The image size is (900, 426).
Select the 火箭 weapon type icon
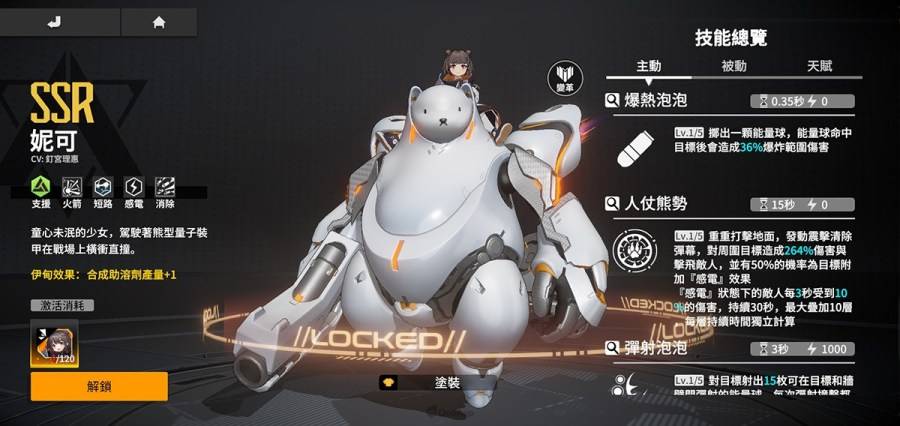coord(72,186)
